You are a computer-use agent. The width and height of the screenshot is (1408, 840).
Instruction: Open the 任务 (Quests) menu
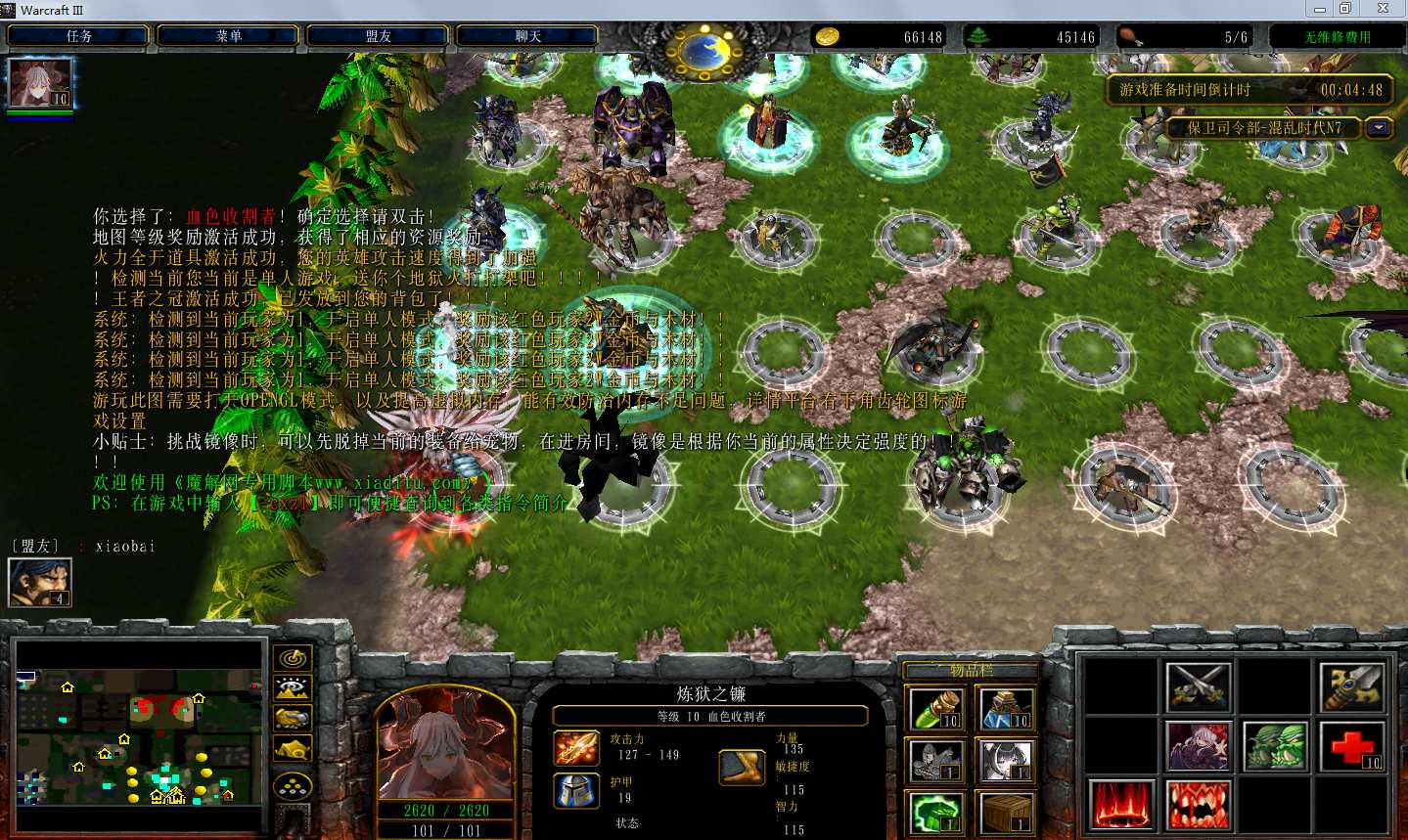point(78,36)
